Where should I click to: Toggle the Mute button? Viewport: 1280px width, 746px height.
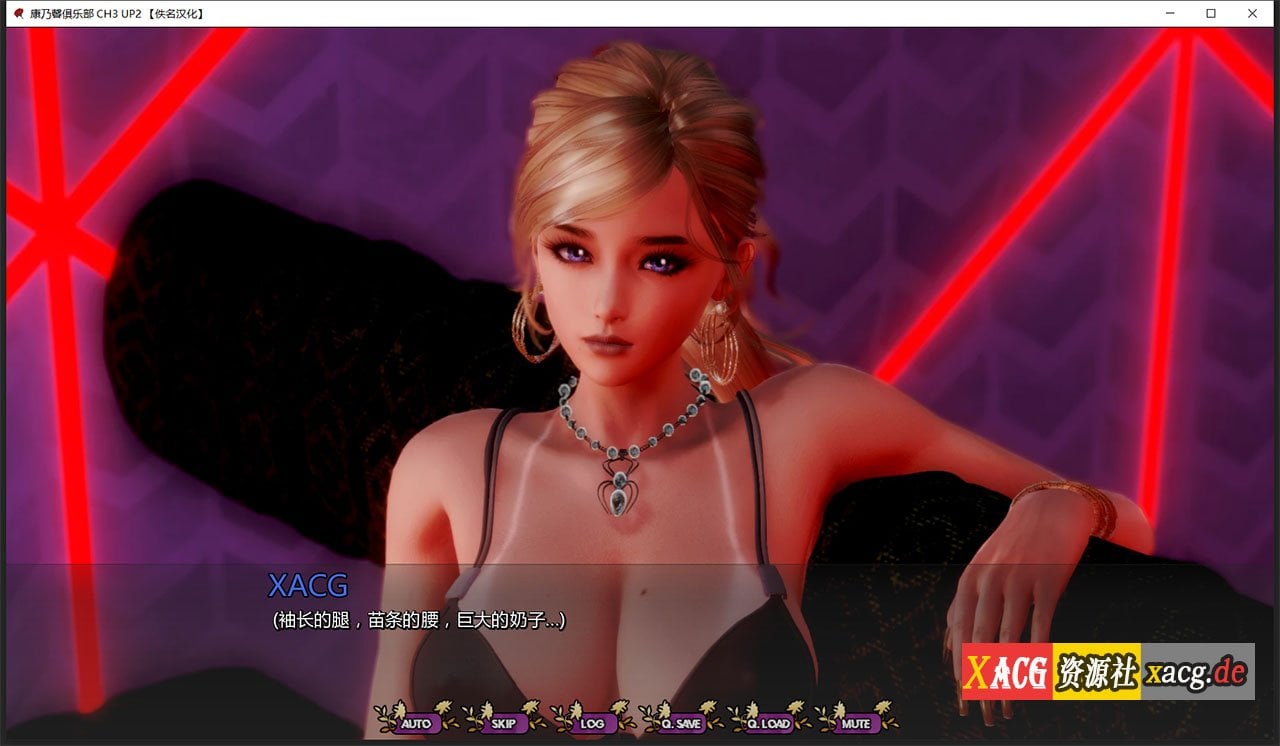[x=856, y=723]
